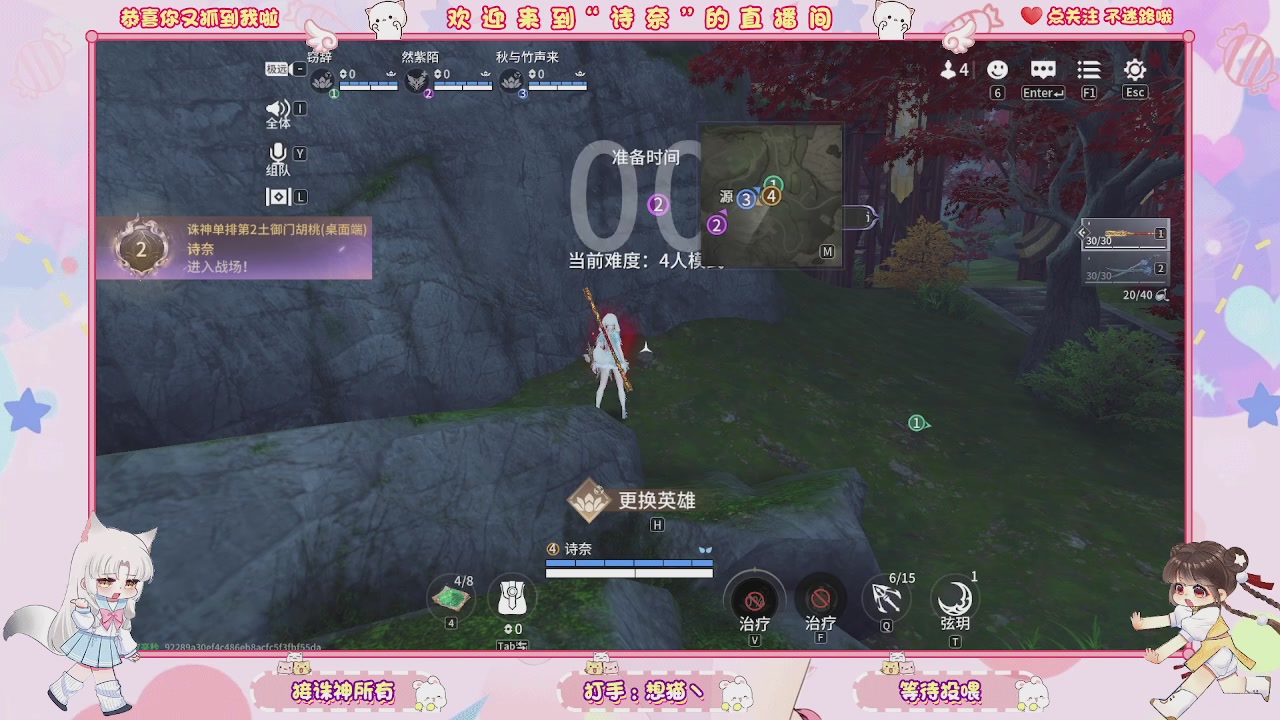Adjust camera distance with the 极远 minus control

click(299, 68)
